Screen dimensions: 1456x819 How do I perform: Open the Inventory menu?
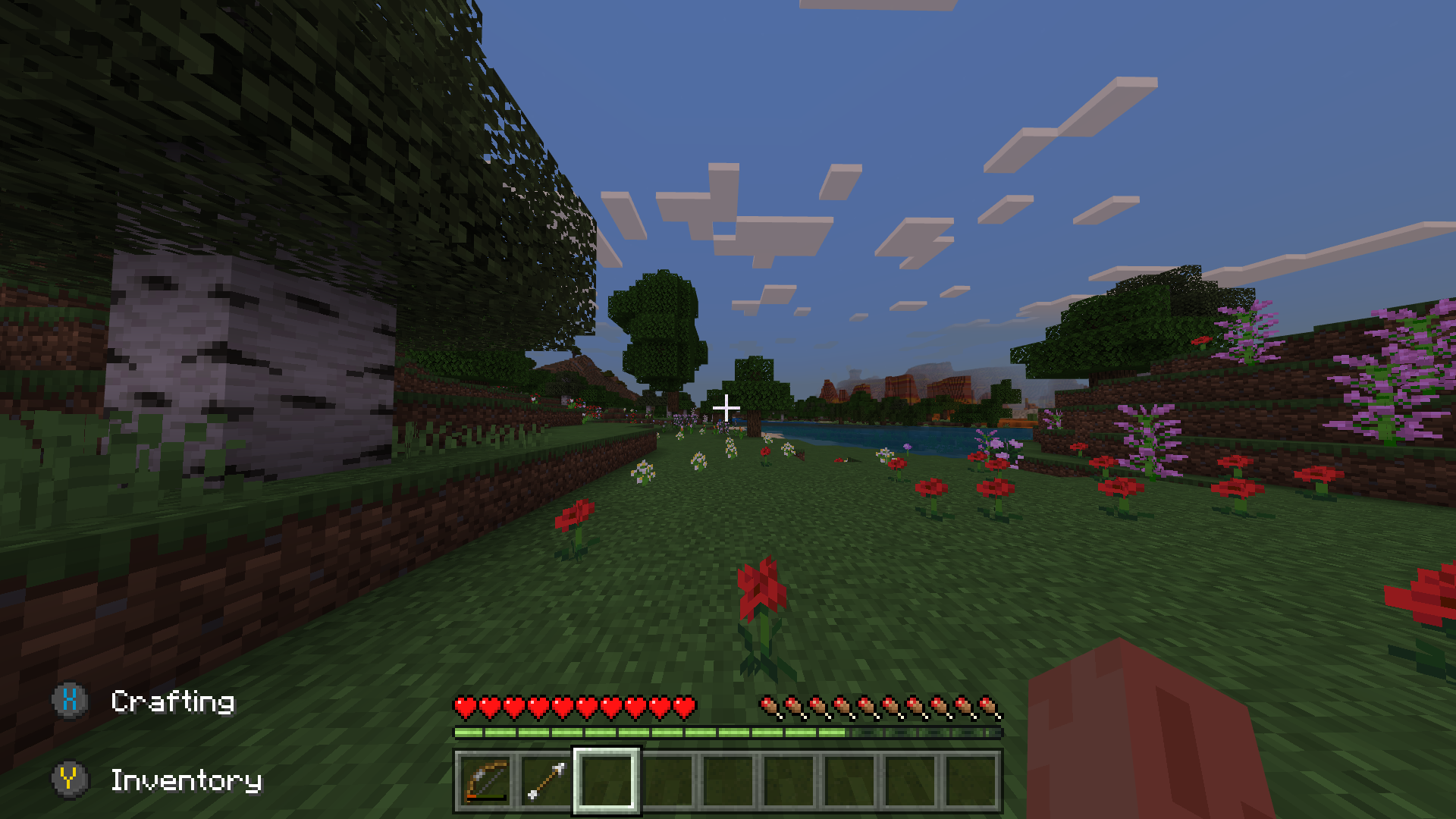coord(187,780)
